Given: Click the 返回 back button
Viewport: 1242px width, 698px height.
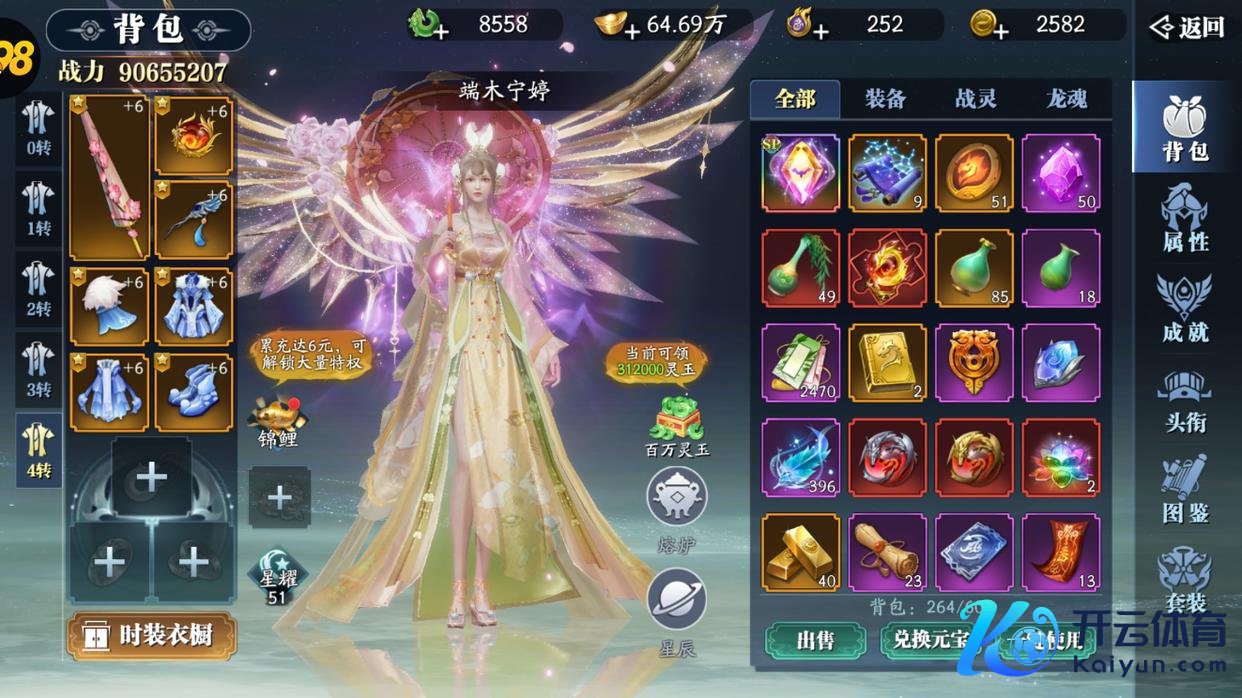Looking at the screenshot, I should (x=1187, y=27).
